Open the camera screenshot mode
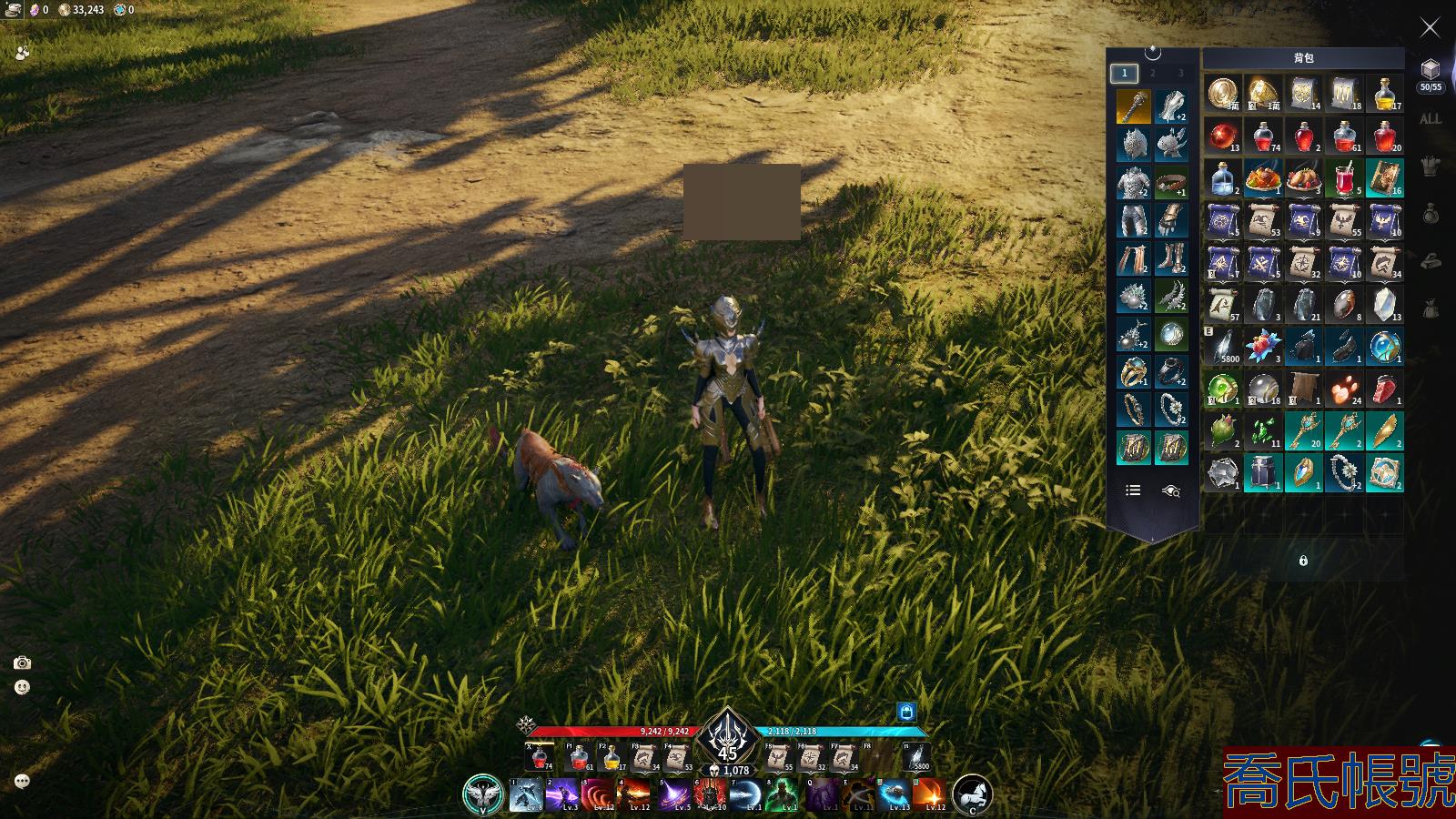This screenshot has height=819, width=1456. [x=22, y=663]
